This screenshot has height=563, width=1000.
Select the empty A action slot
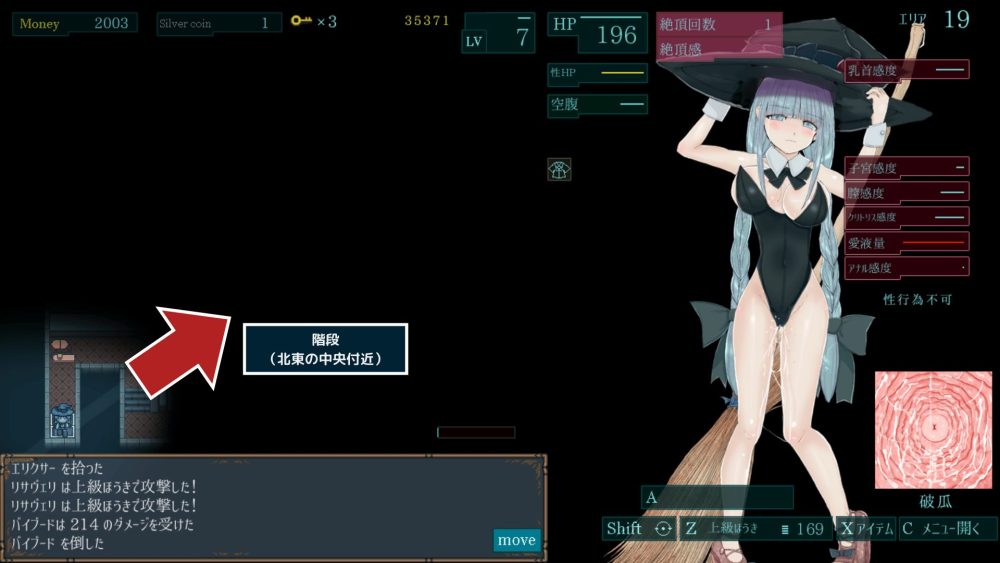[717, 497]
